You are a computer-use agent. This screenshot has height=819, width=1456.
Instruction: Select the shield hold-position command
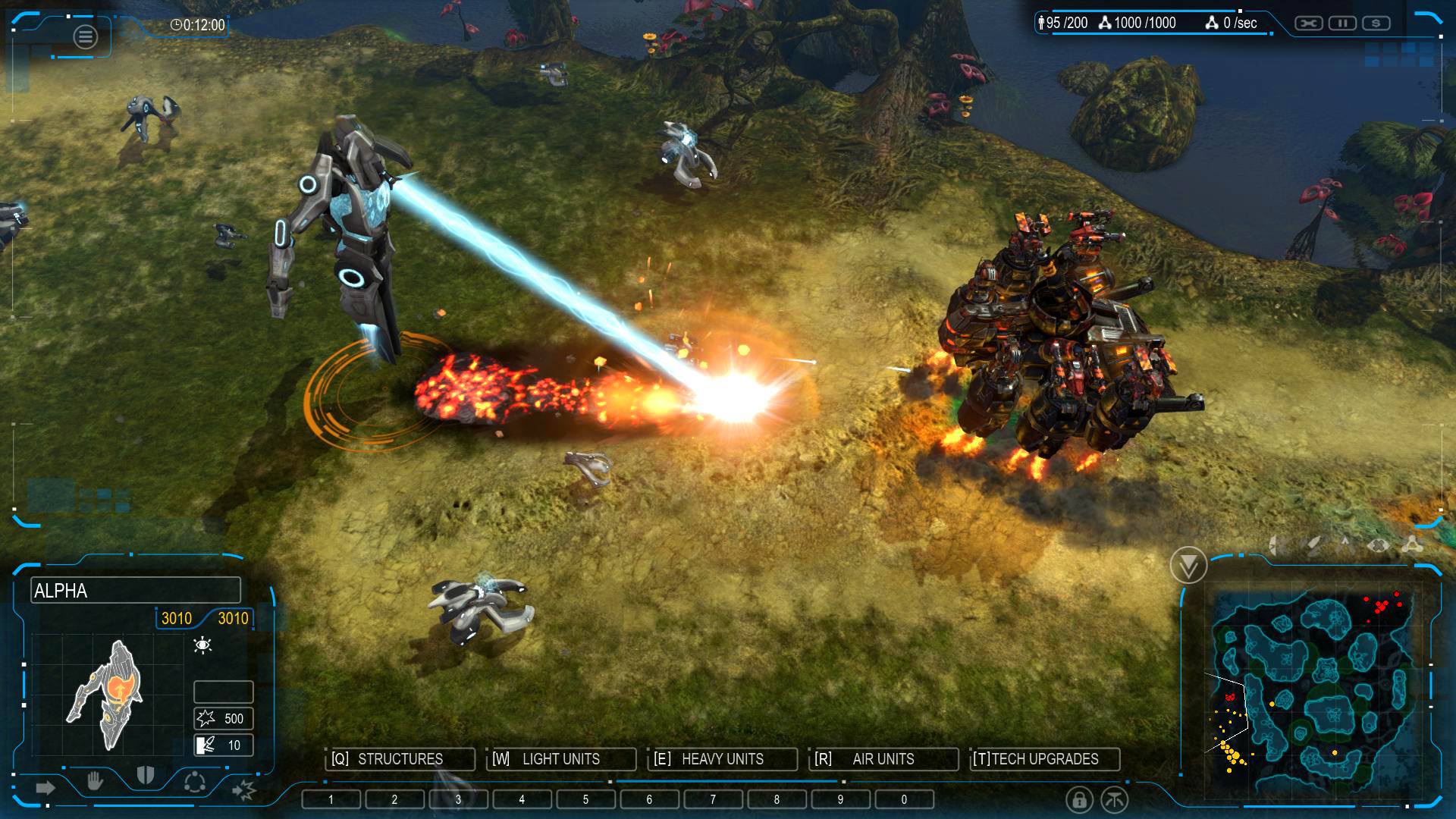tap(145, 775)
